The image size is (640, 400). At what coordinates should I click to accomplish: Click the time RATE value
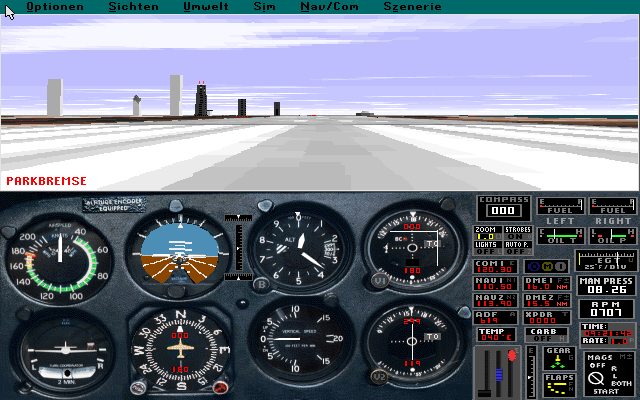pyautogui.click(x=620, y=339)
